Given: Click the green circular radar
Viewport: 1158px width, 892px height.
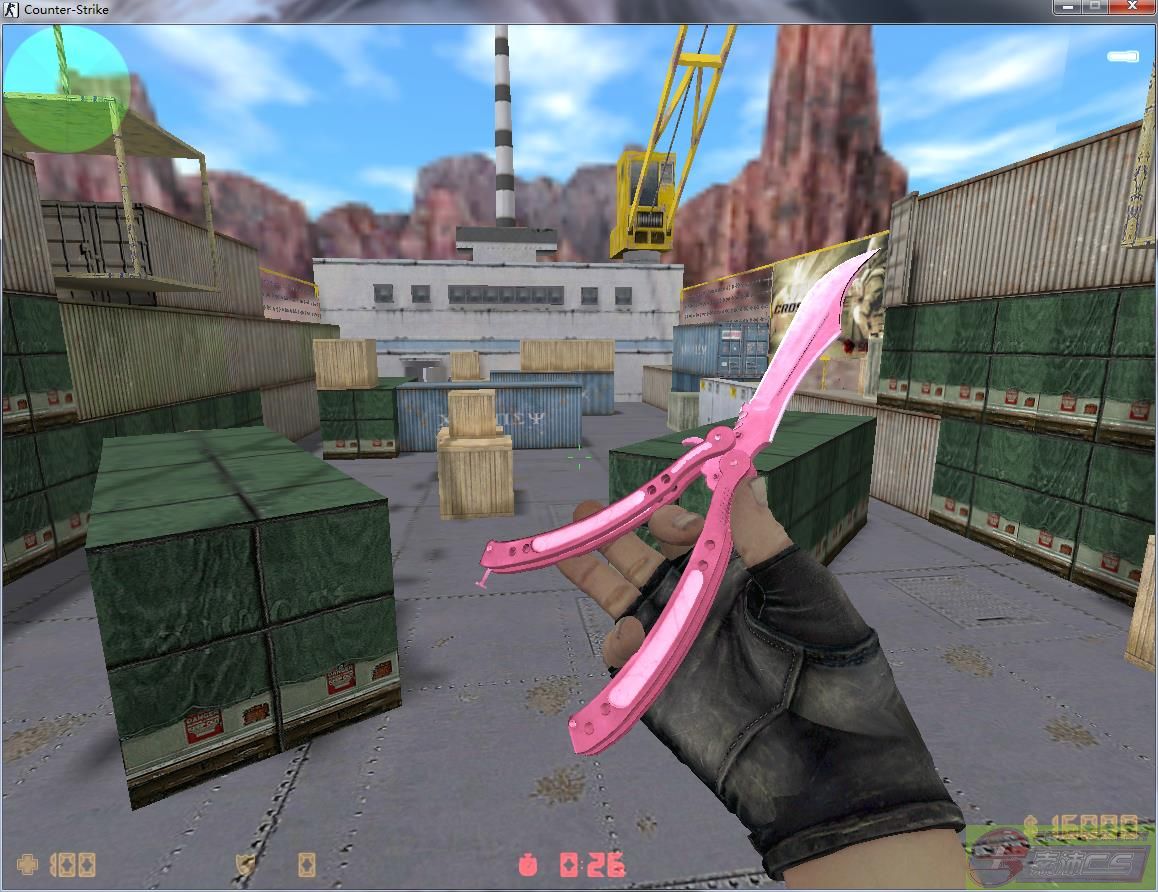Looking at the screenshot, I should point(67,88).
